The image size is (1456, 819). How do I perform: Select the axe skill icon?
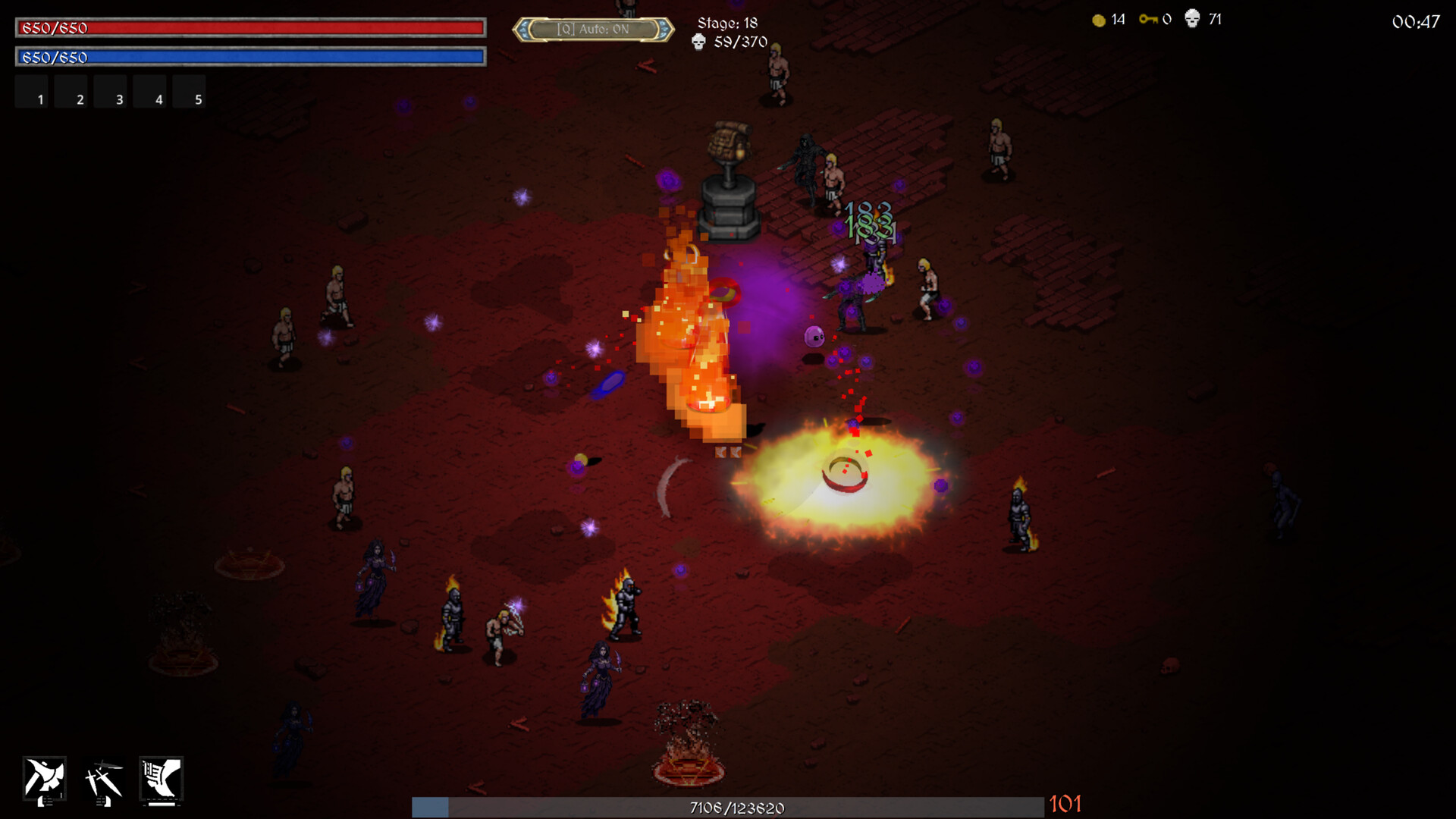pos(45,780)
